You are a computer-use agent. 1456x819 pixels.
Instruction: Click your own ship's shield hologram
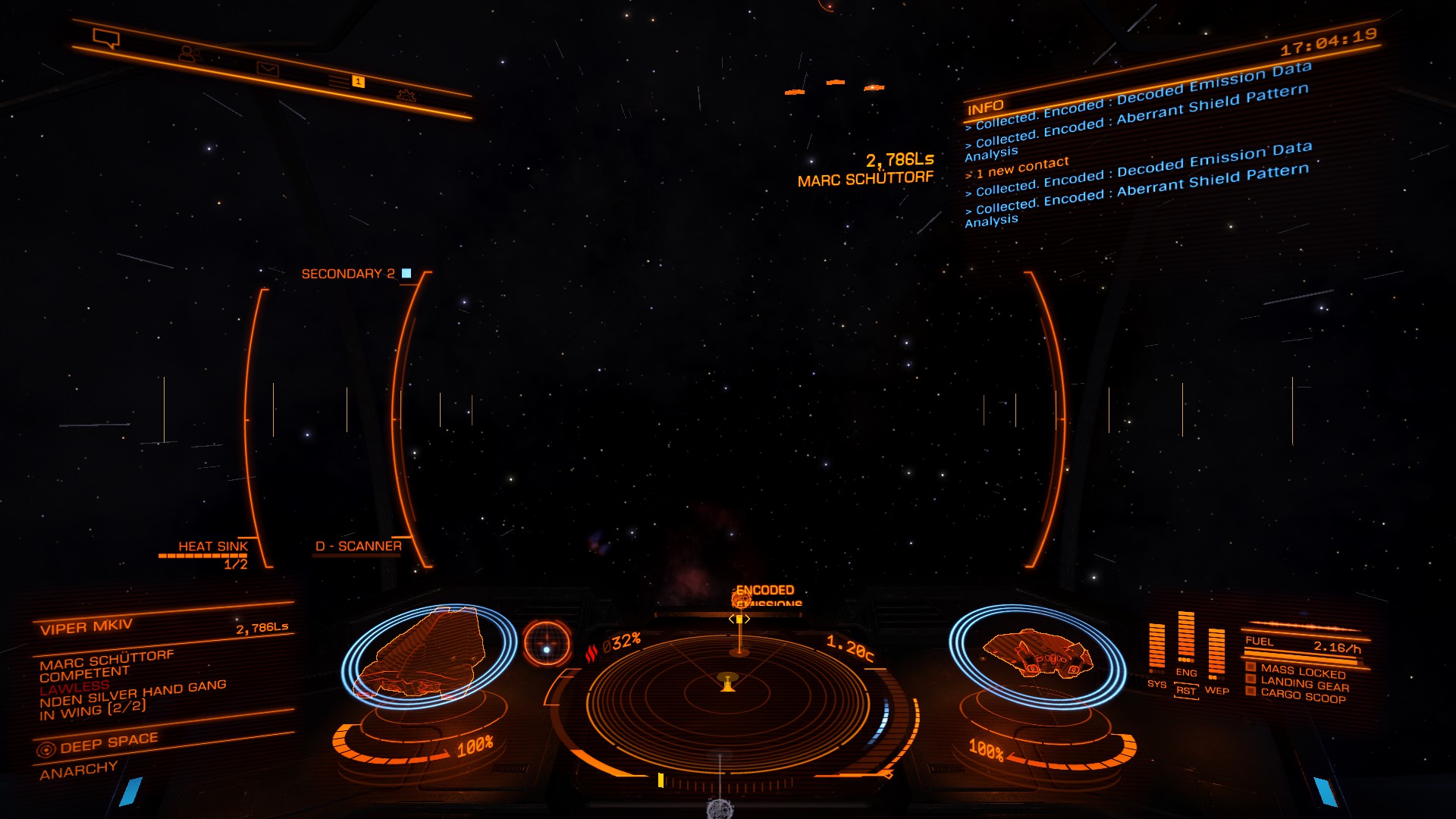click(x=1037, y=654)
